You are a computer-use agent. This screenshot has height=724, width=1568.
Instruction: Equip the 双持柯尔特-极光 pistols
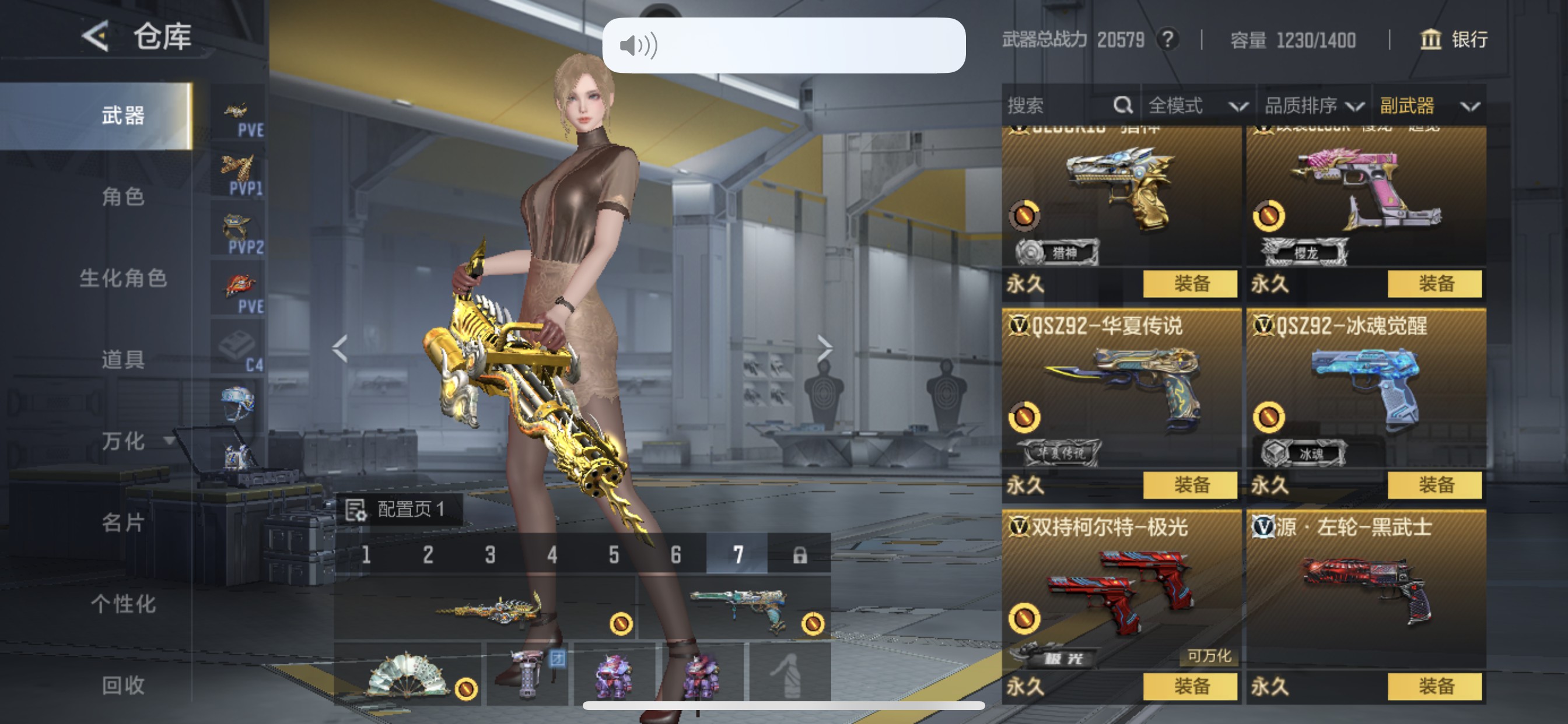(1190, 686)
